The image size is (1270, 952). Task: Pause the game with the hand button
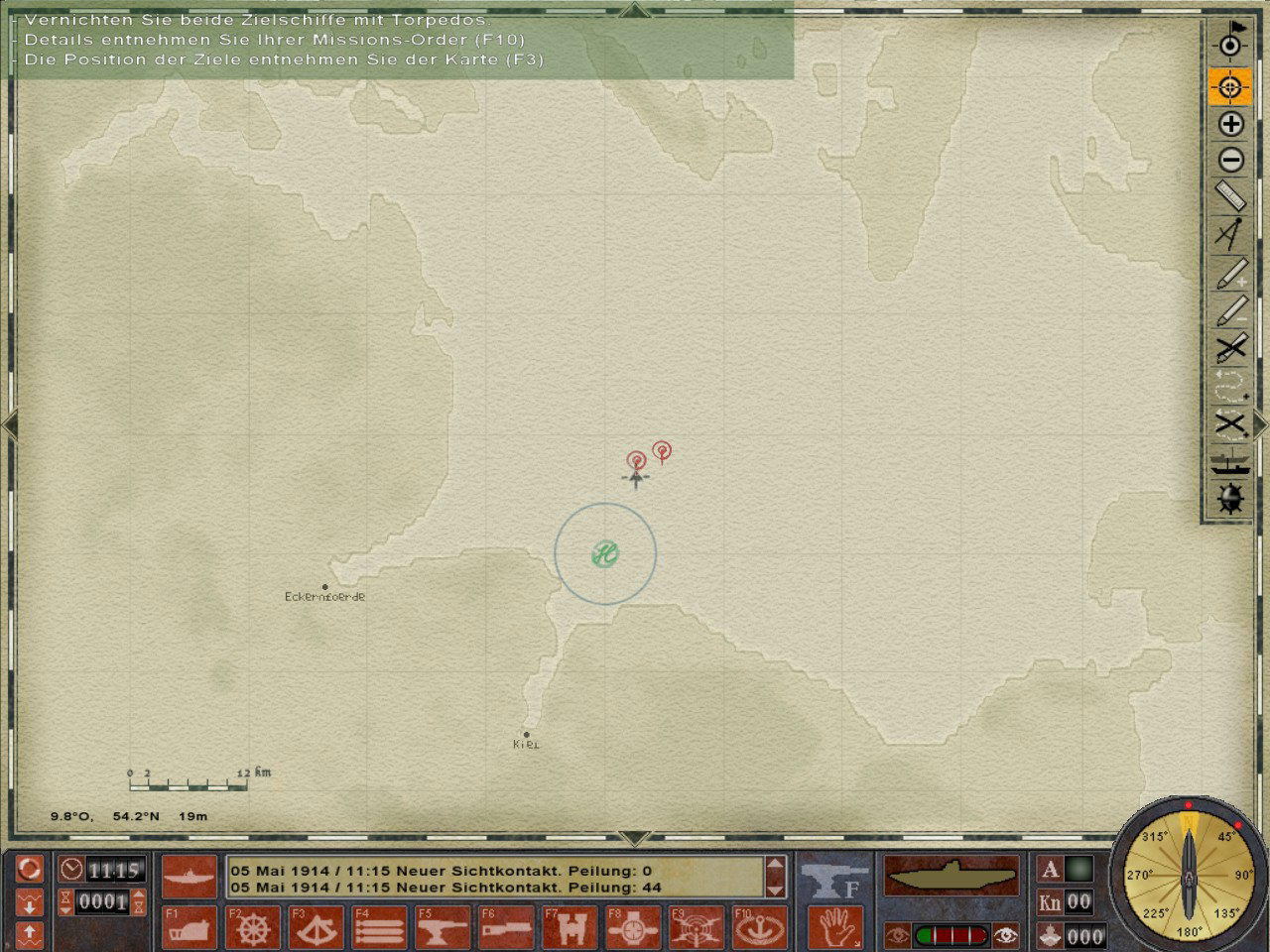point(833,929)
